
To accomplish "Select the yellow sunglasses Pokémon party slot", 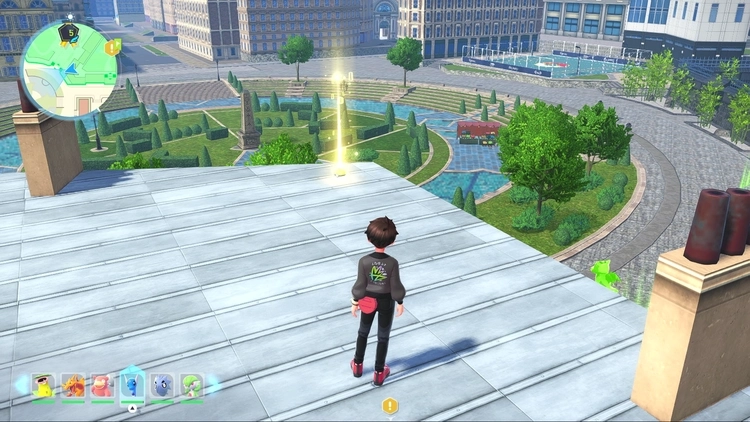I will pos(43,385).
